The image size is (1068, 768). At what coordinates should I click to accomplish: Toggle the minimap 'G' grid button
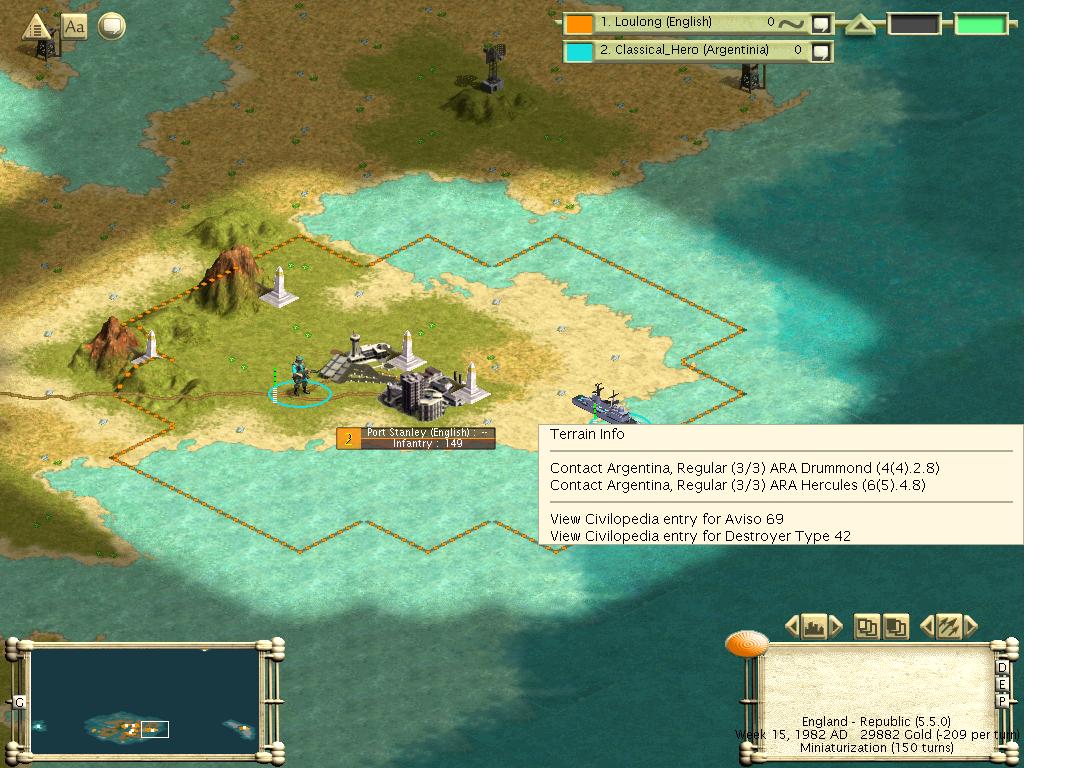pos(19,703)
